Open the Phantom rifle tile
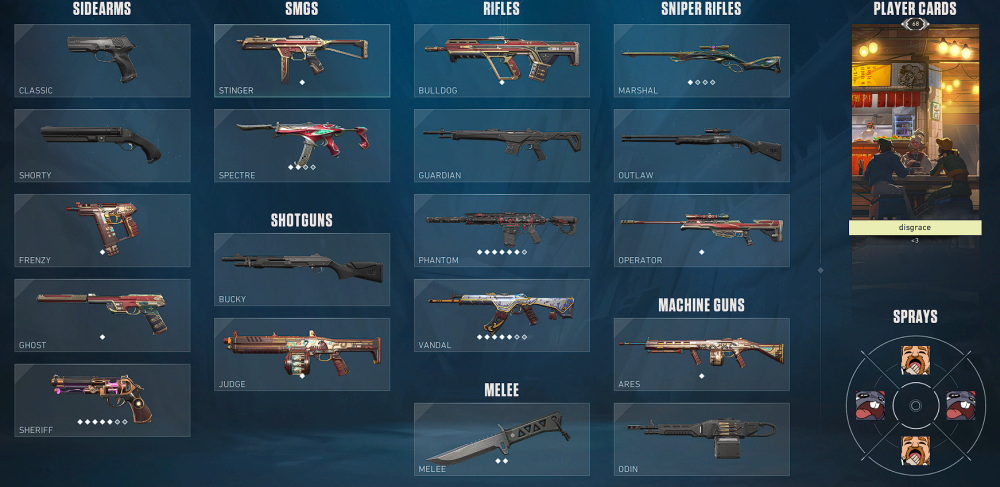1000x487 pixels. (x=502, y=230)
